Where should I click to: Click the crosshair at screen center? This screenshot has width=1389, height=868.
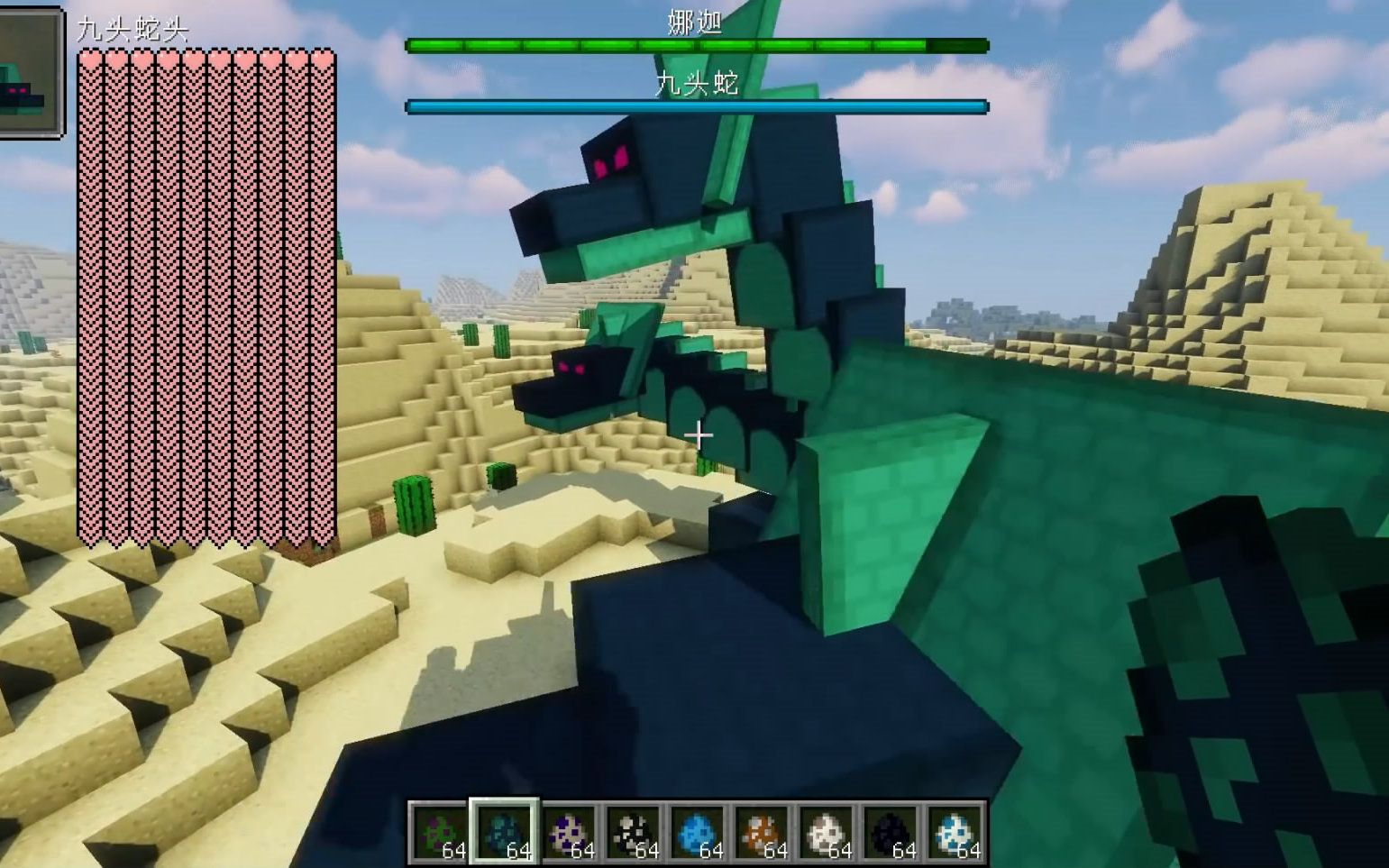[699, 435]
